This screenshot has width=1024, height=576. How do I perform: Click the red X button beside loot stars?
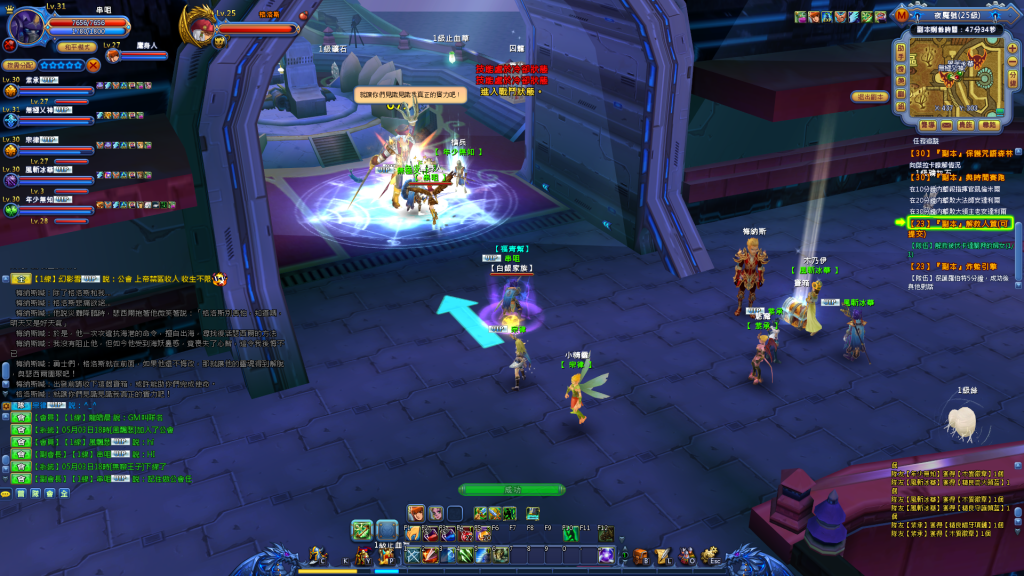pyautogui.click(x=93, y=64)
